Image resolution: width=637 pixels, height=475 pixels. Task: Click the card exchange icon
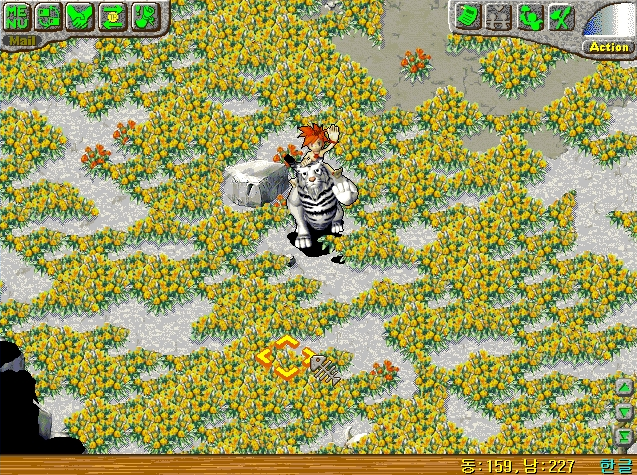click(49, 16)
